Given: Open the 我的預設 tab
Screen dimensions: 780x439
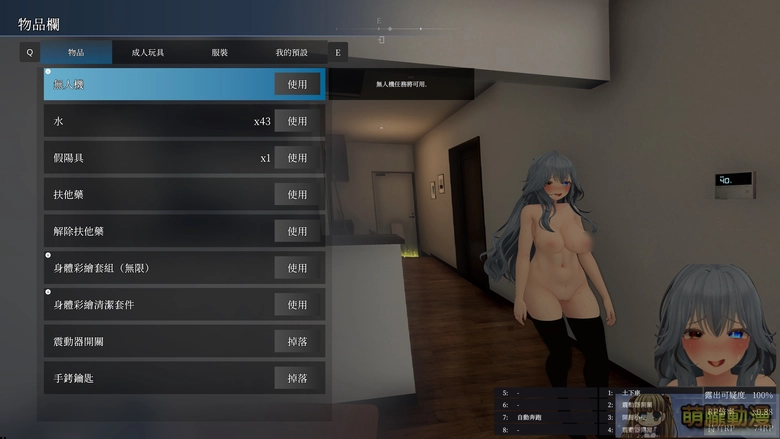Looking at the screenshot, I should click(292, 52).
